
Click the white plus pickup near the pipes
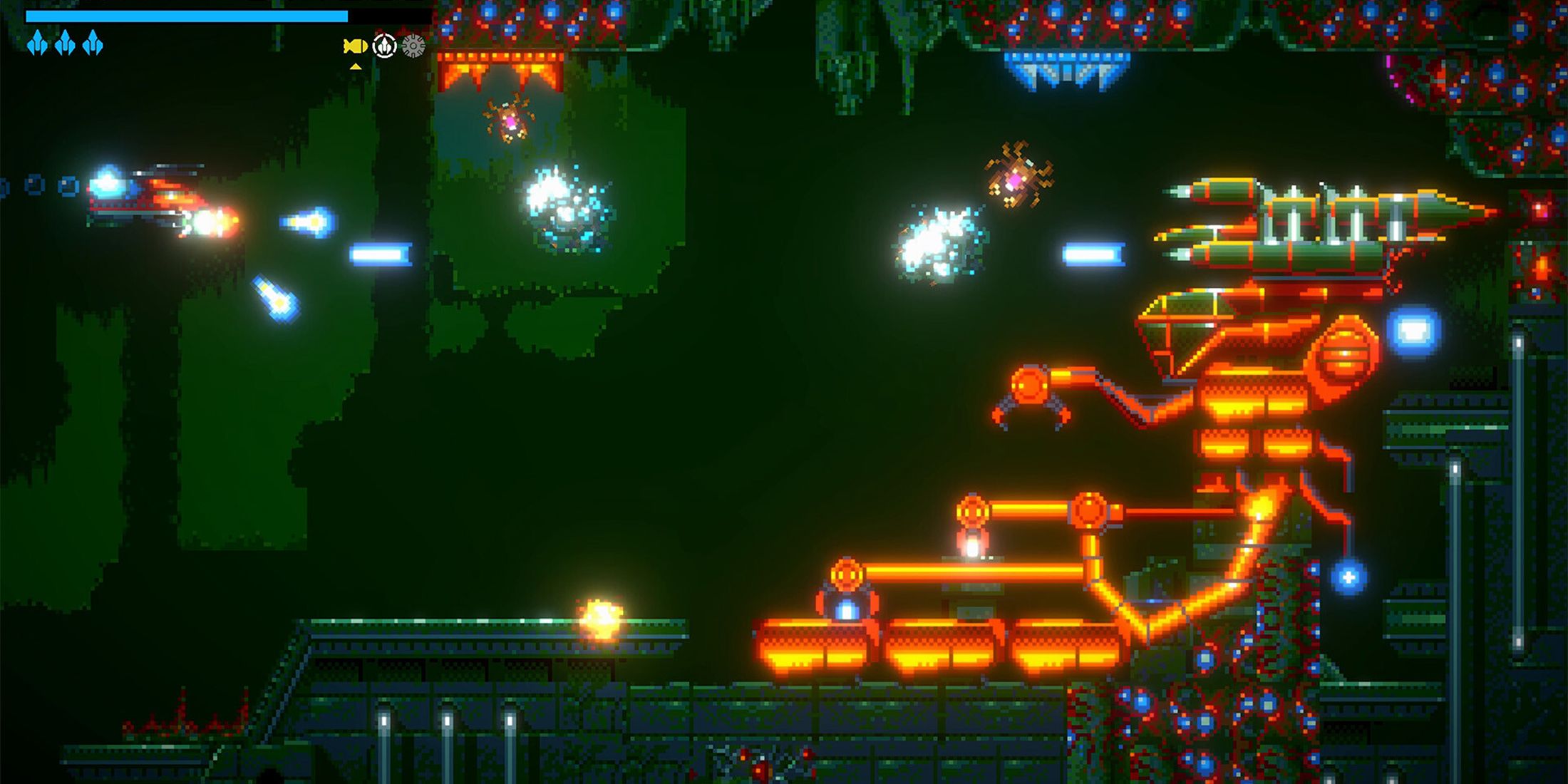1348,577
